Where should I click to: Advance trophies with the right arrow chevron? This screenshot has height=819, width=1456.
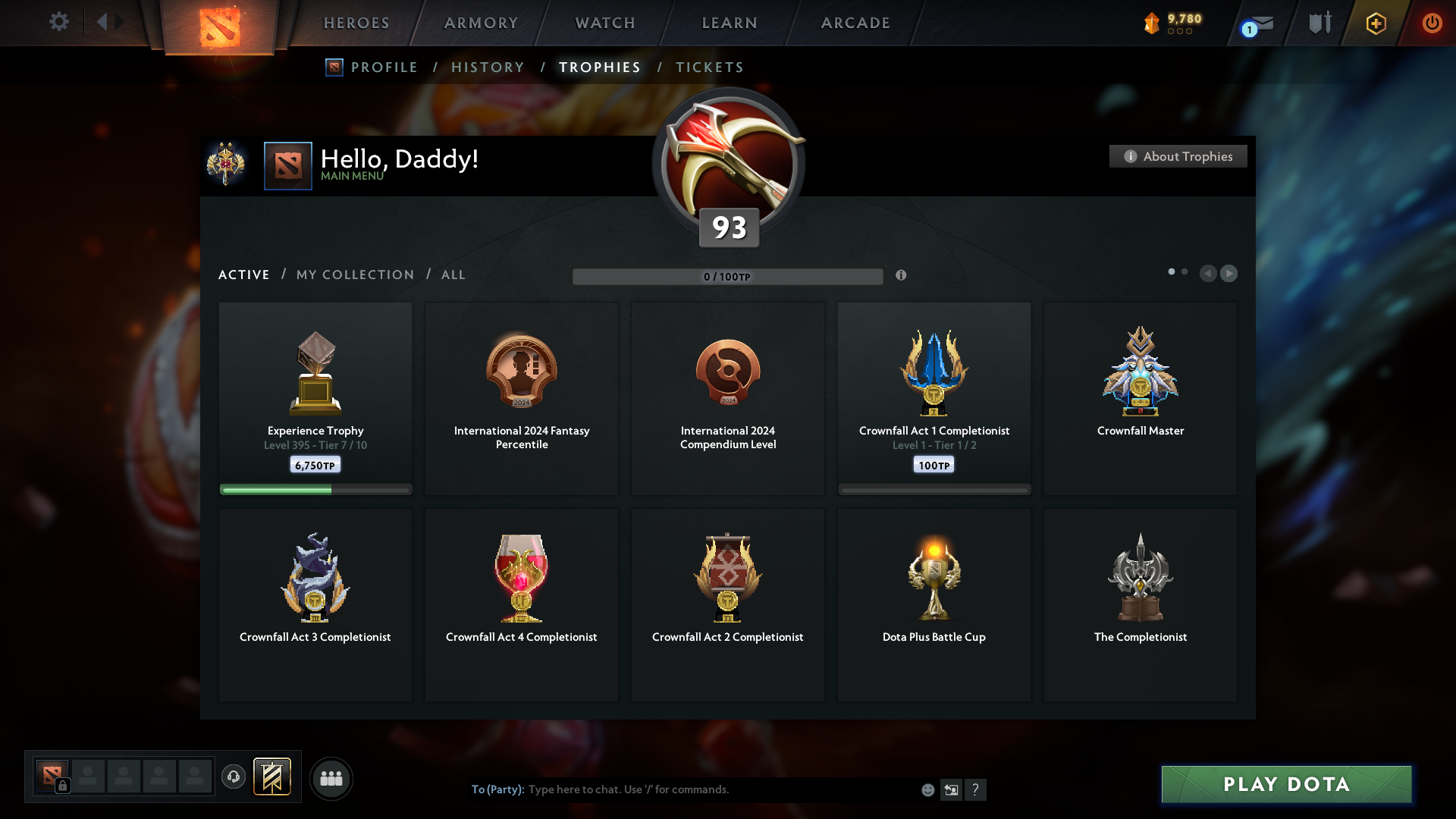[x=1229, y=274]
